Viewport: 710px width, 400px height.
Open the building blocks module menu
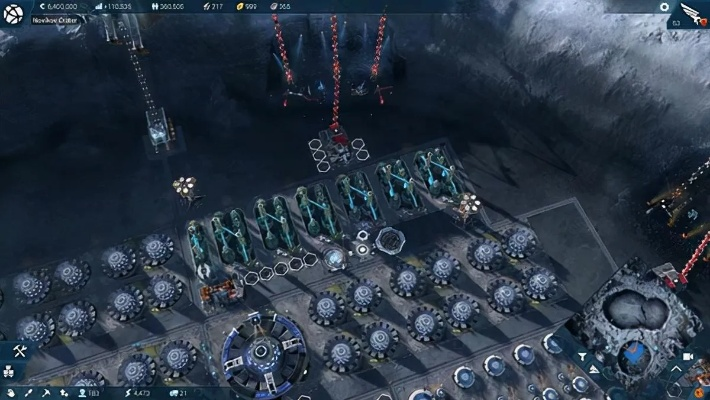click(9, 372)
